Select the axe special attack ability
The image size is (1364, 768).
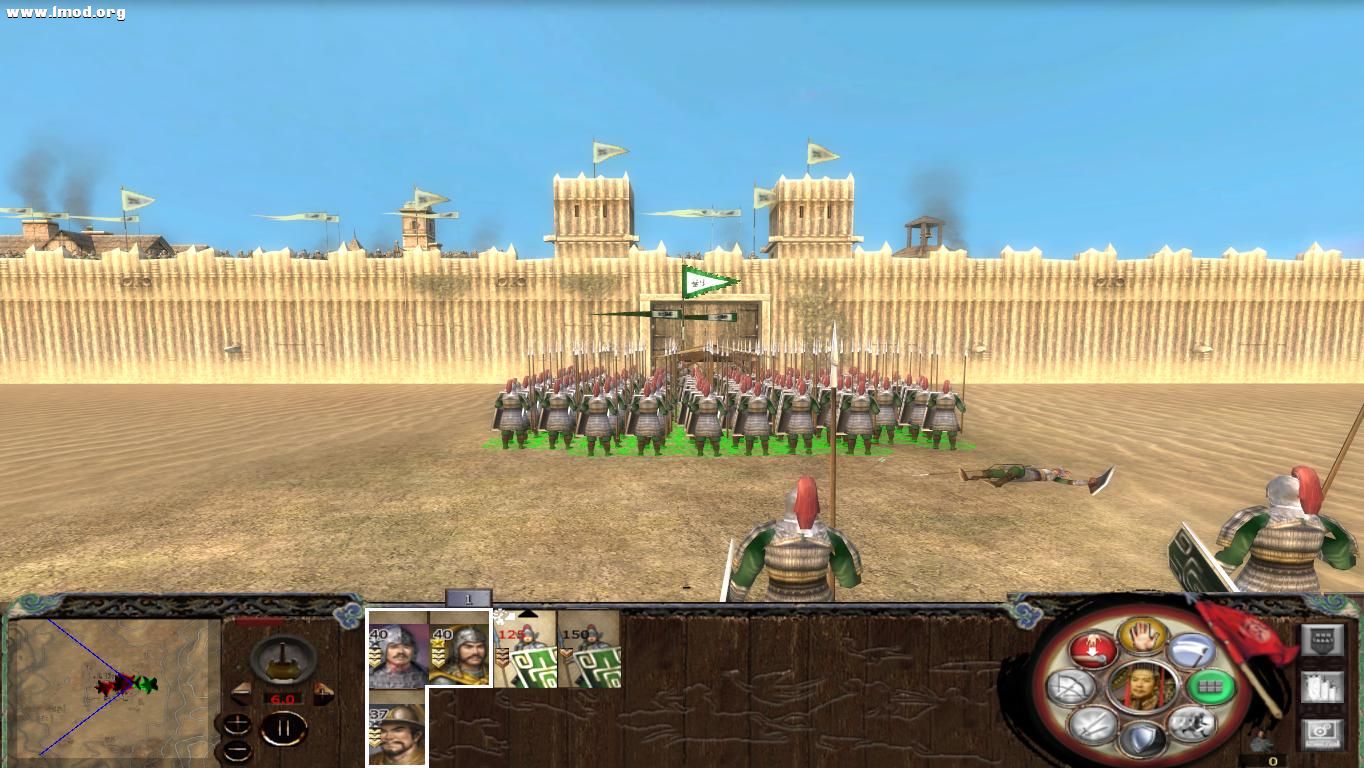pos(1192,651)
